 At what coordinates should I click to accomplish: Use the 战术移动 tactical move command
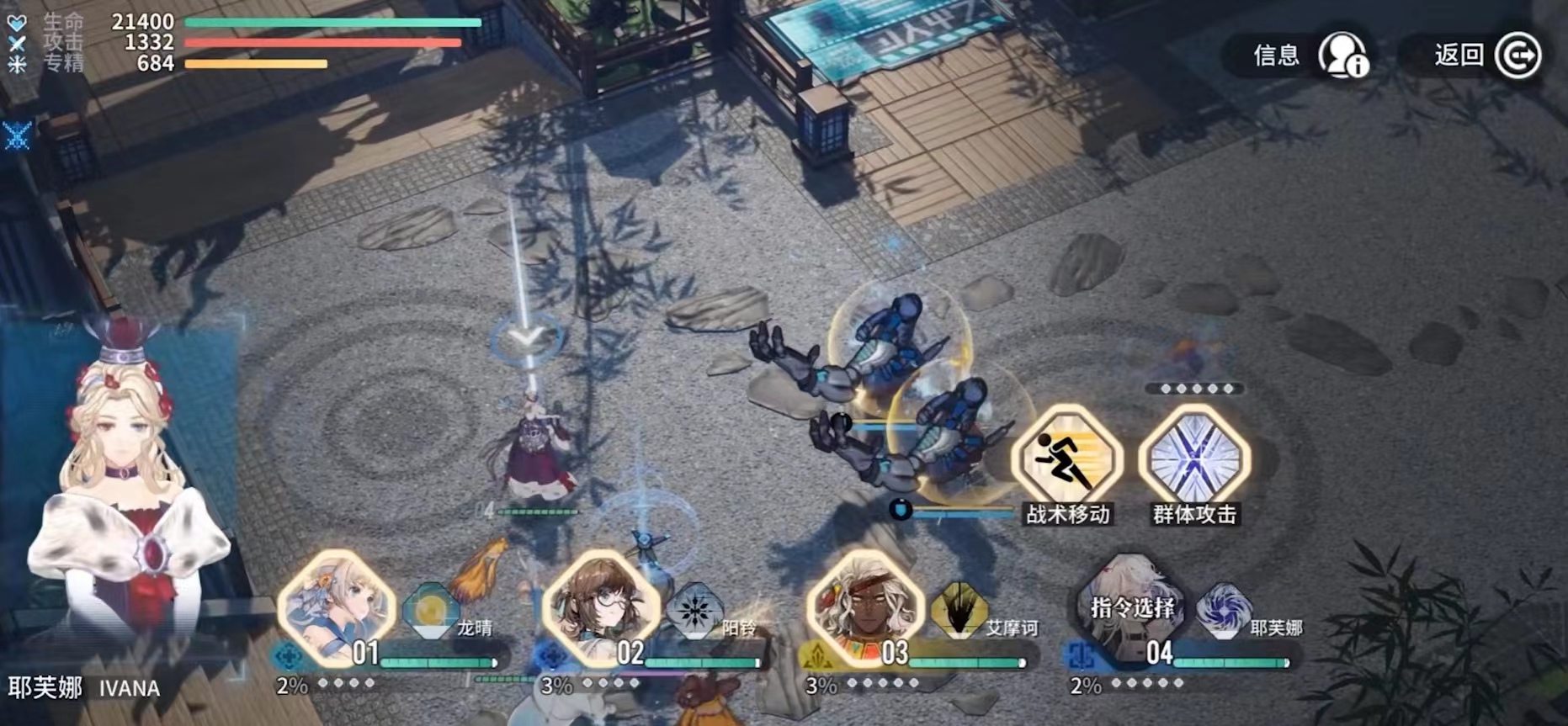(1066, 459)
